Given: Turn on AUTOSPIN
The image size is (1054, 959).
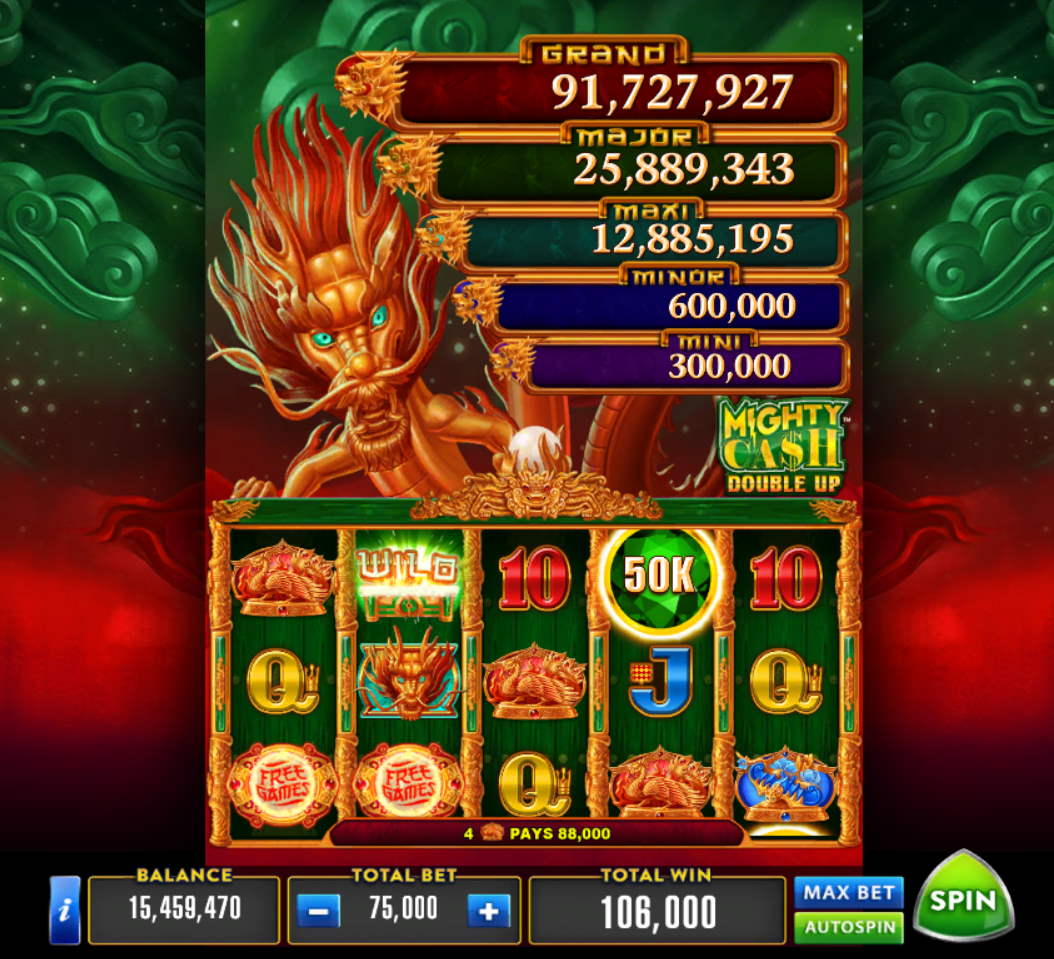Looking at the screenshot, I should [848, 927].
